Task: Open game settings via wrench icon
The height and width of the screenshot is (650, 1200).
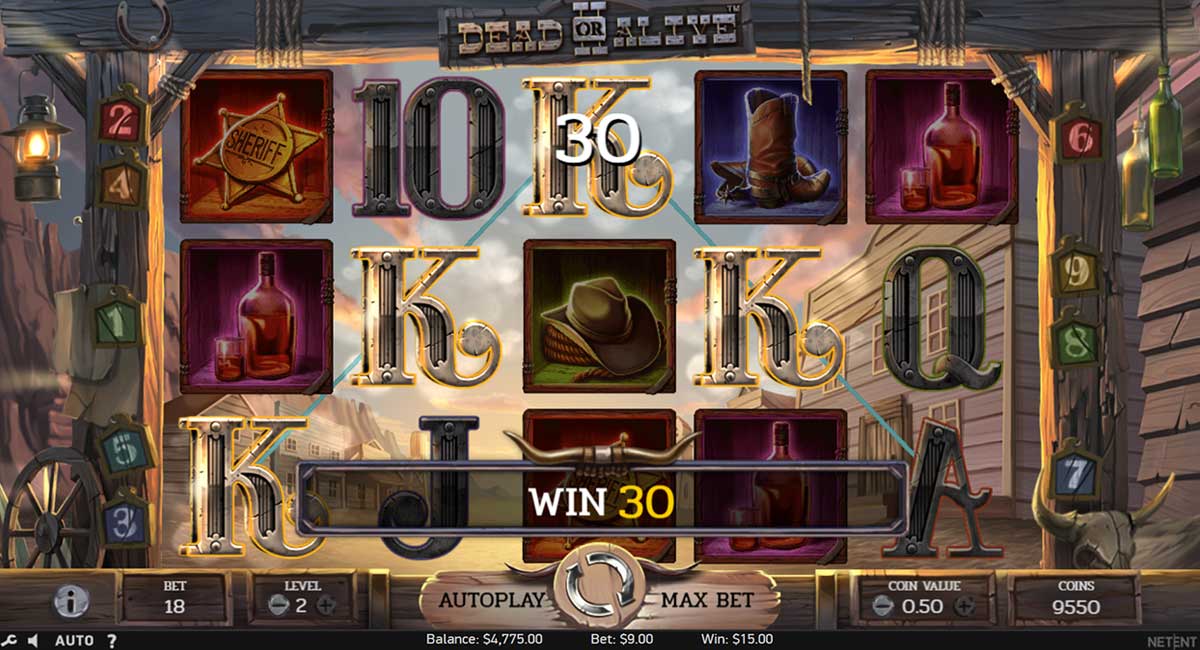Action: [x=10, y=640]
